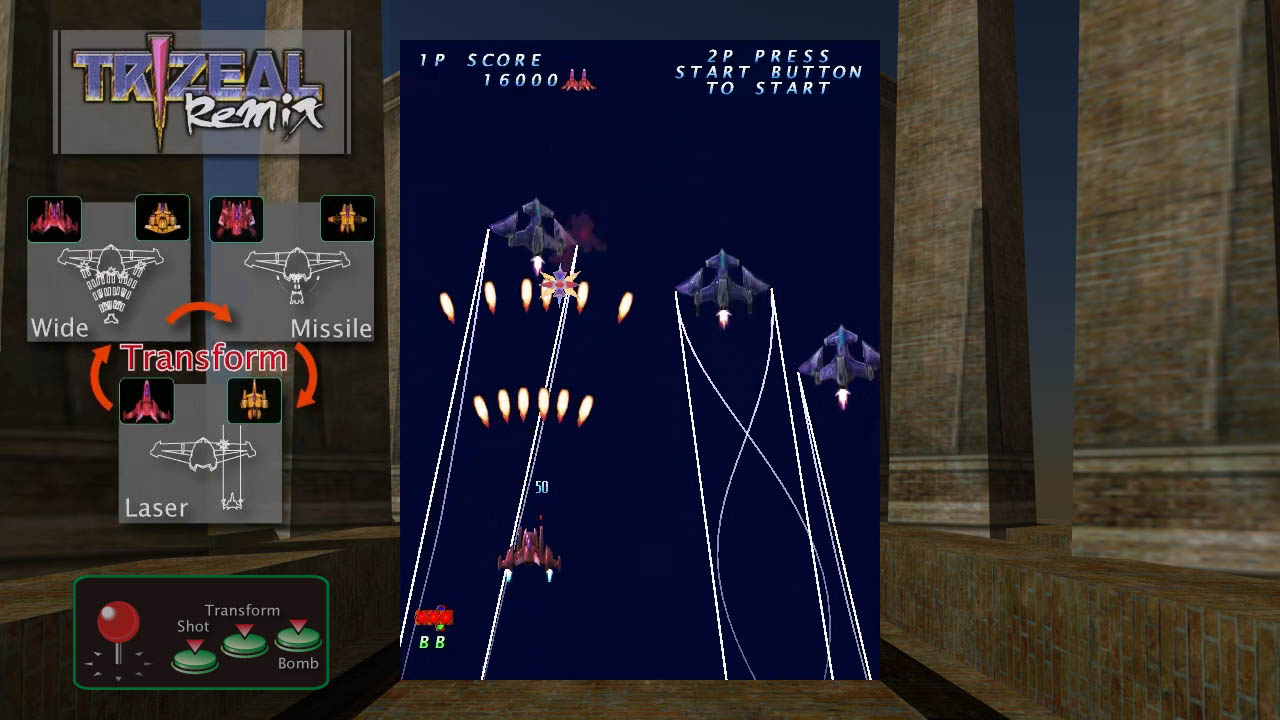
Task: Click the 2P PRESS START BUTTON text
Action: (x=766, y=71)
